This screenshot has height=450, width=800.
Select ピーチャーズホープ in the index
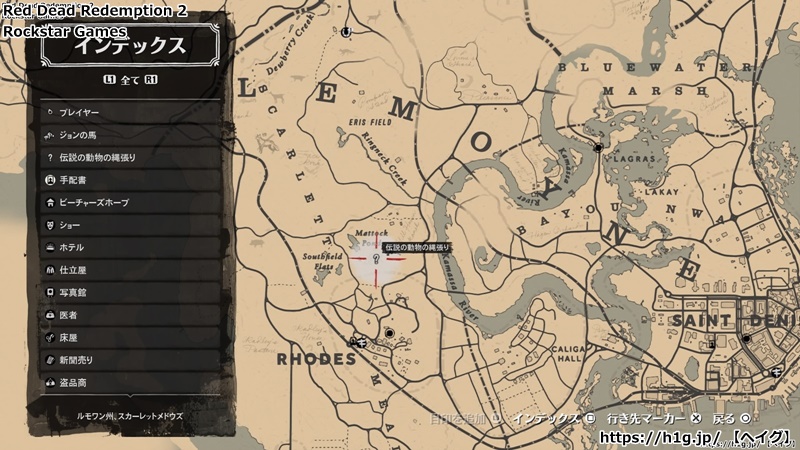point(130,203)
